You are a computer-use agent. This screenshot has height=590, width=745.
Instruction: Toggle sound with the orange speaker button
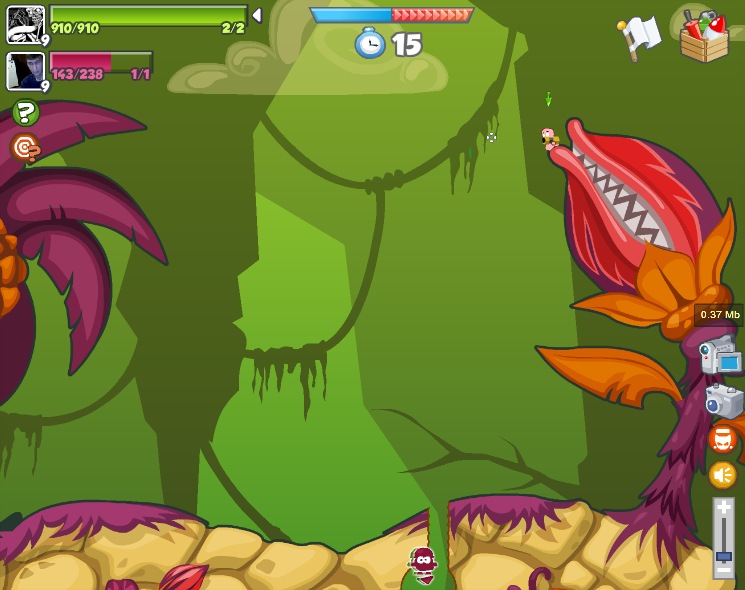coord(722,475)
